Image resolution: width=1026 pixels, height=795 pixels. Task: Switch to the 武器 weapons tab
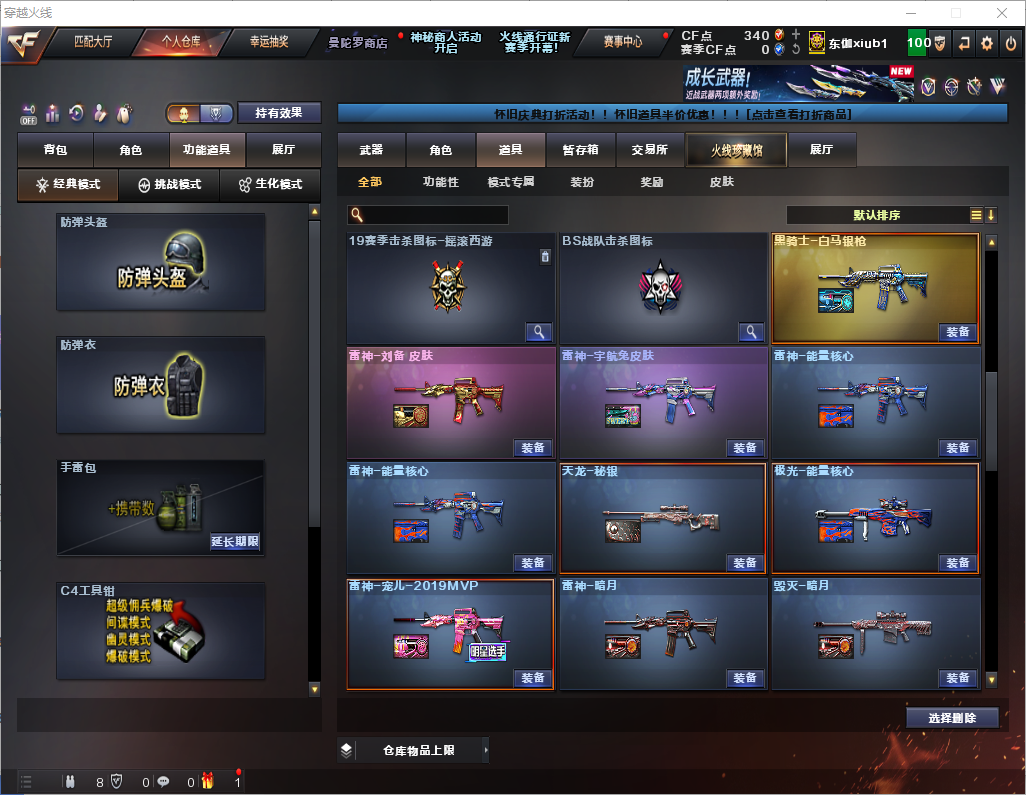click(371, 150)
